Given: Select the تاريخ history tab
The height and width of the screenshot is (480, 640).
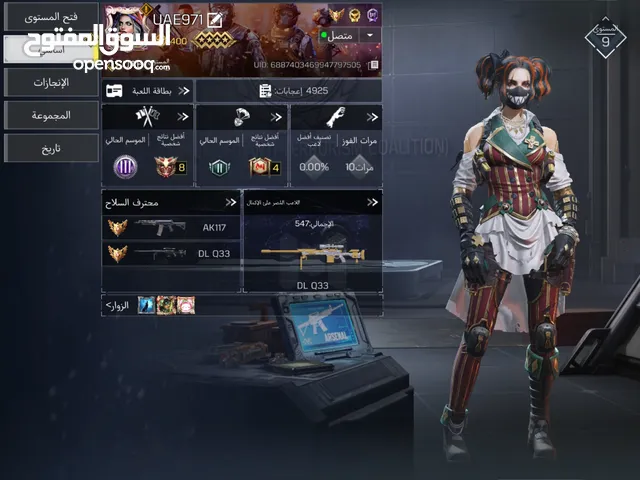Looking at the screenshot, I should point(50,148).
